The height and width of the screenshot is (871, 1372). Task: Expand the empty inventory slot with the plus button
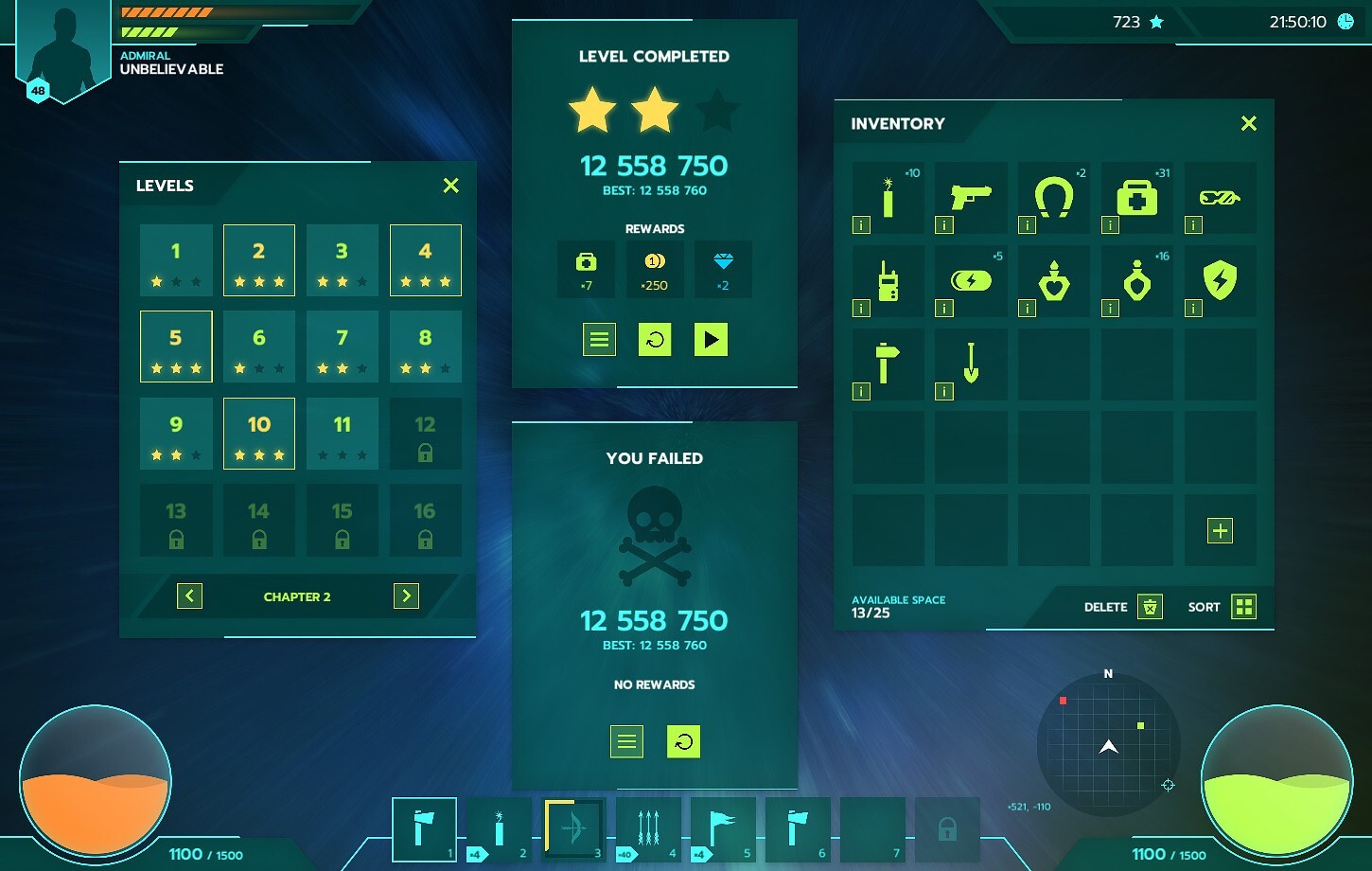[1219, 530]
